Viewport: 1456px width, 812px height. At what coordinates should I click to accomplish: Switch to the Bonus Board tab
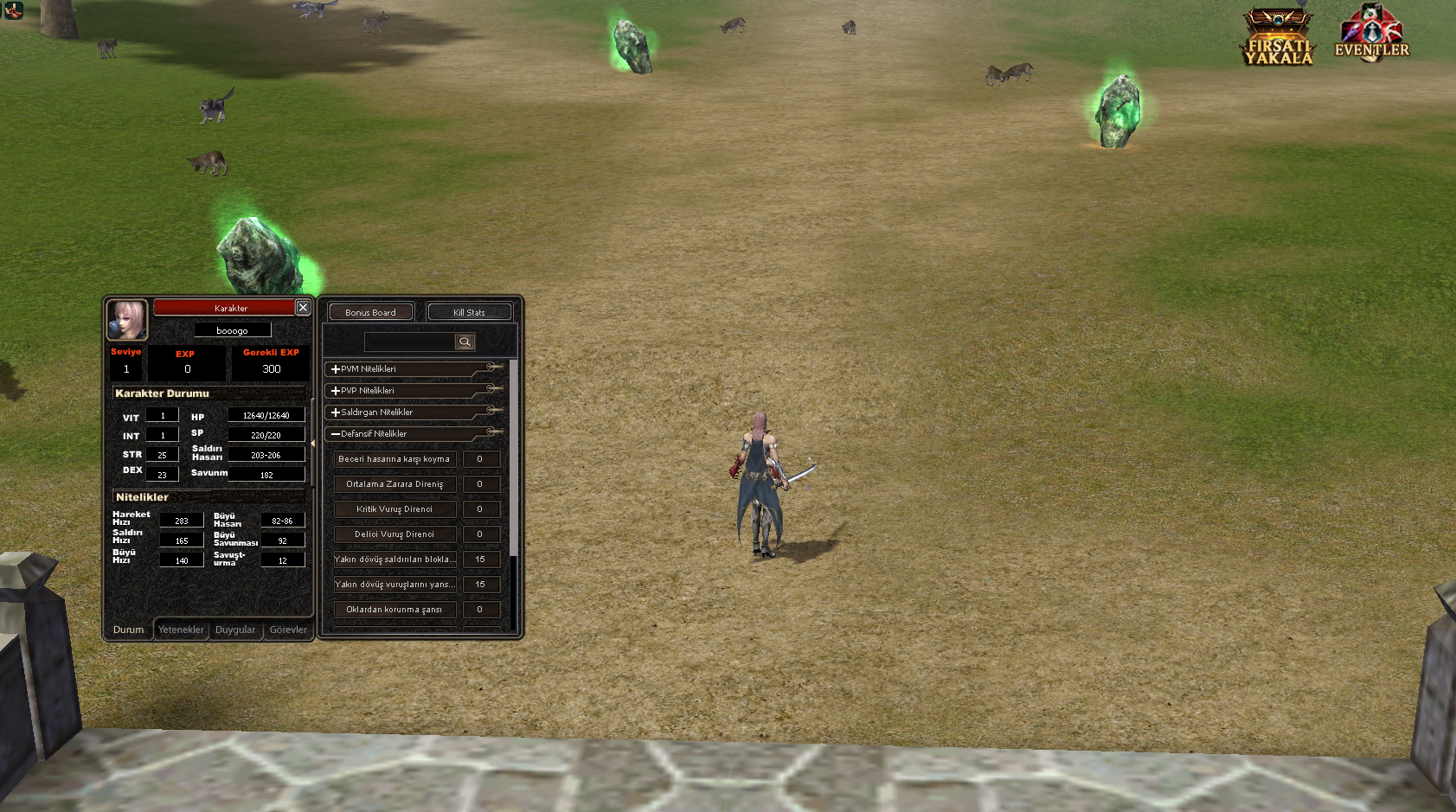pos(370,312)
